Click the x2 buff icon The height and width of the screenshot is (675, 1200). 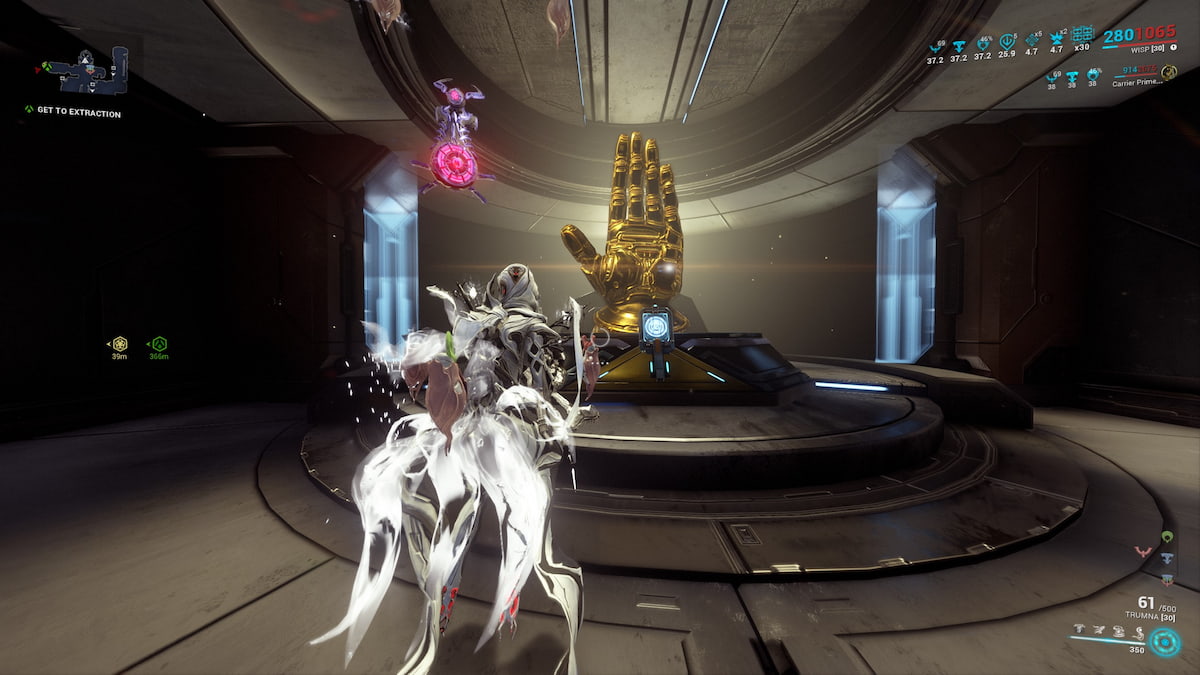(1057, 40)
